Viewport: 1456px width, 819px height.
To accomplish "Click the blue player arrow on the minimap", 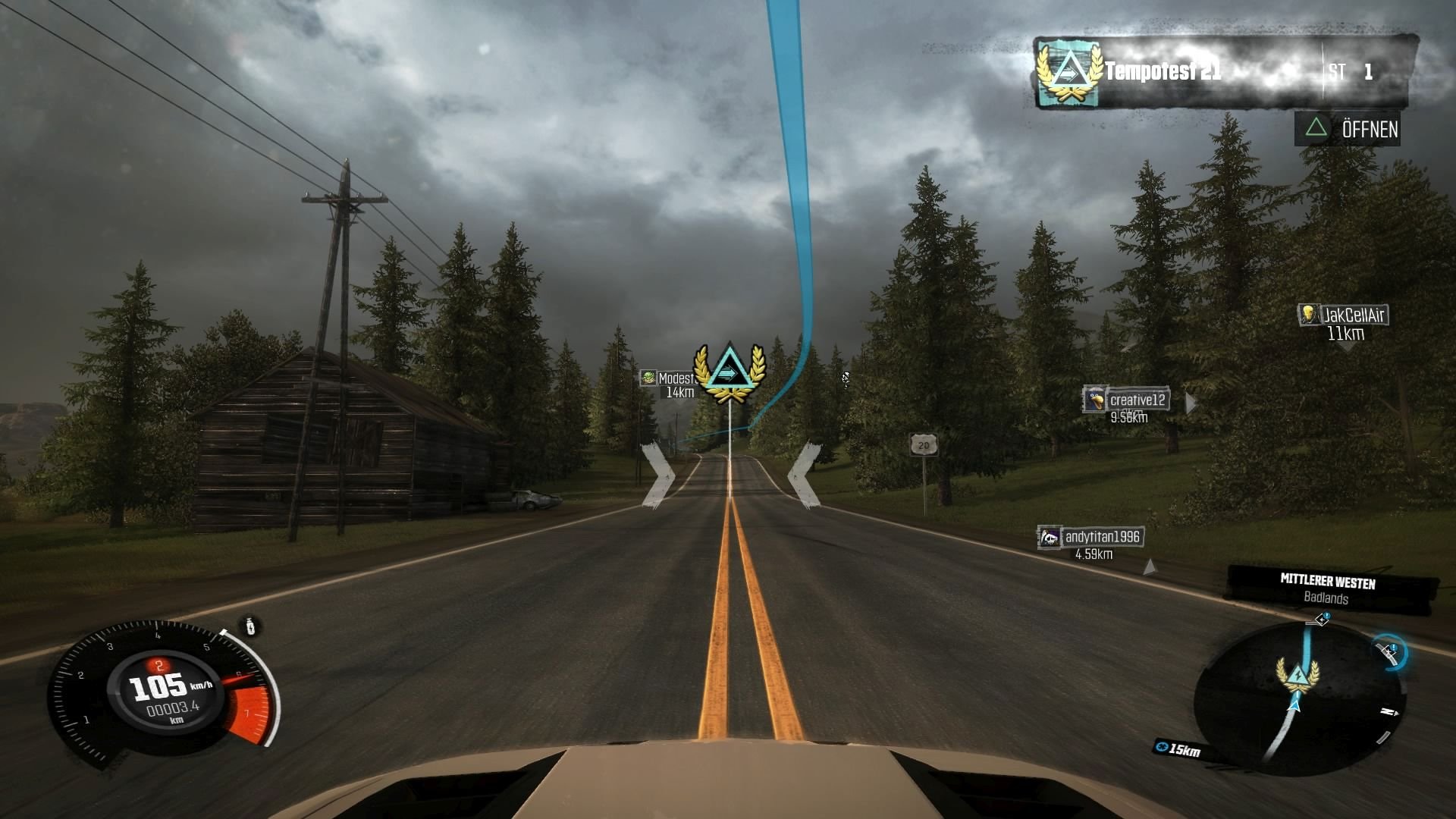I will coord(1294,706).
